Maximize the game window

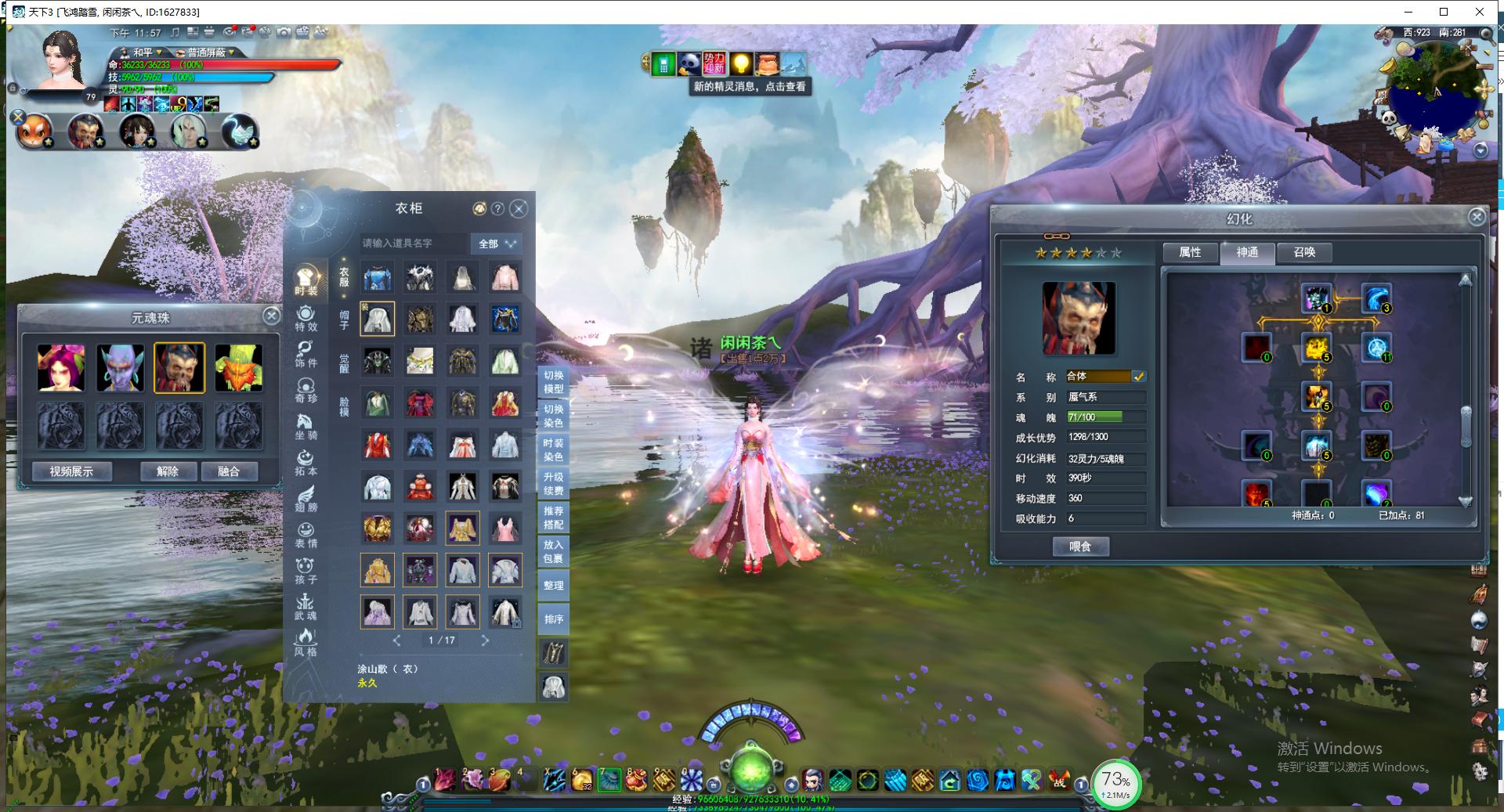point(1444,12)
